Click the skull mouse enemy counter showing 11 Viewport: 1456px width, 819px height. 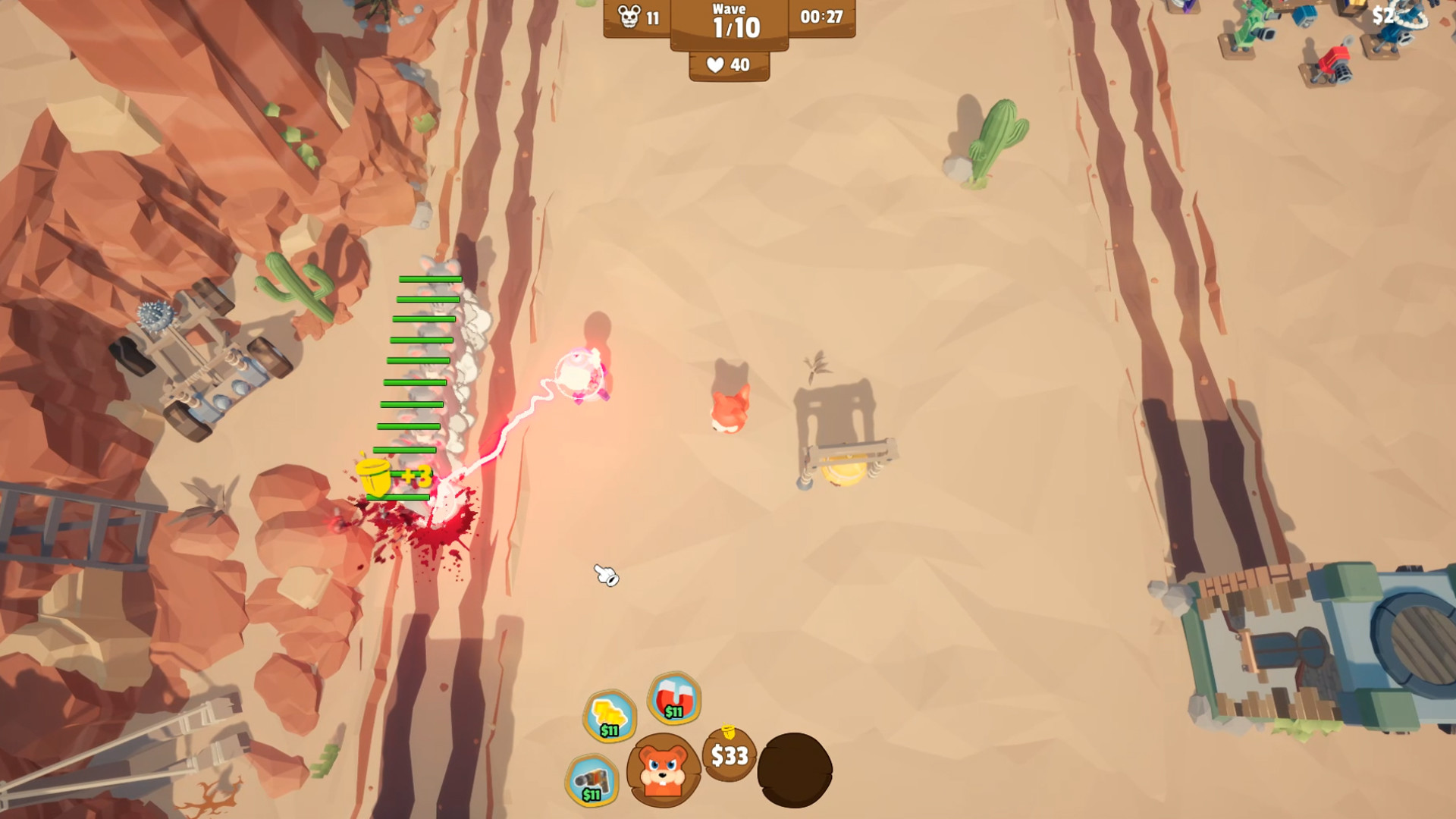tap(635, 17)
